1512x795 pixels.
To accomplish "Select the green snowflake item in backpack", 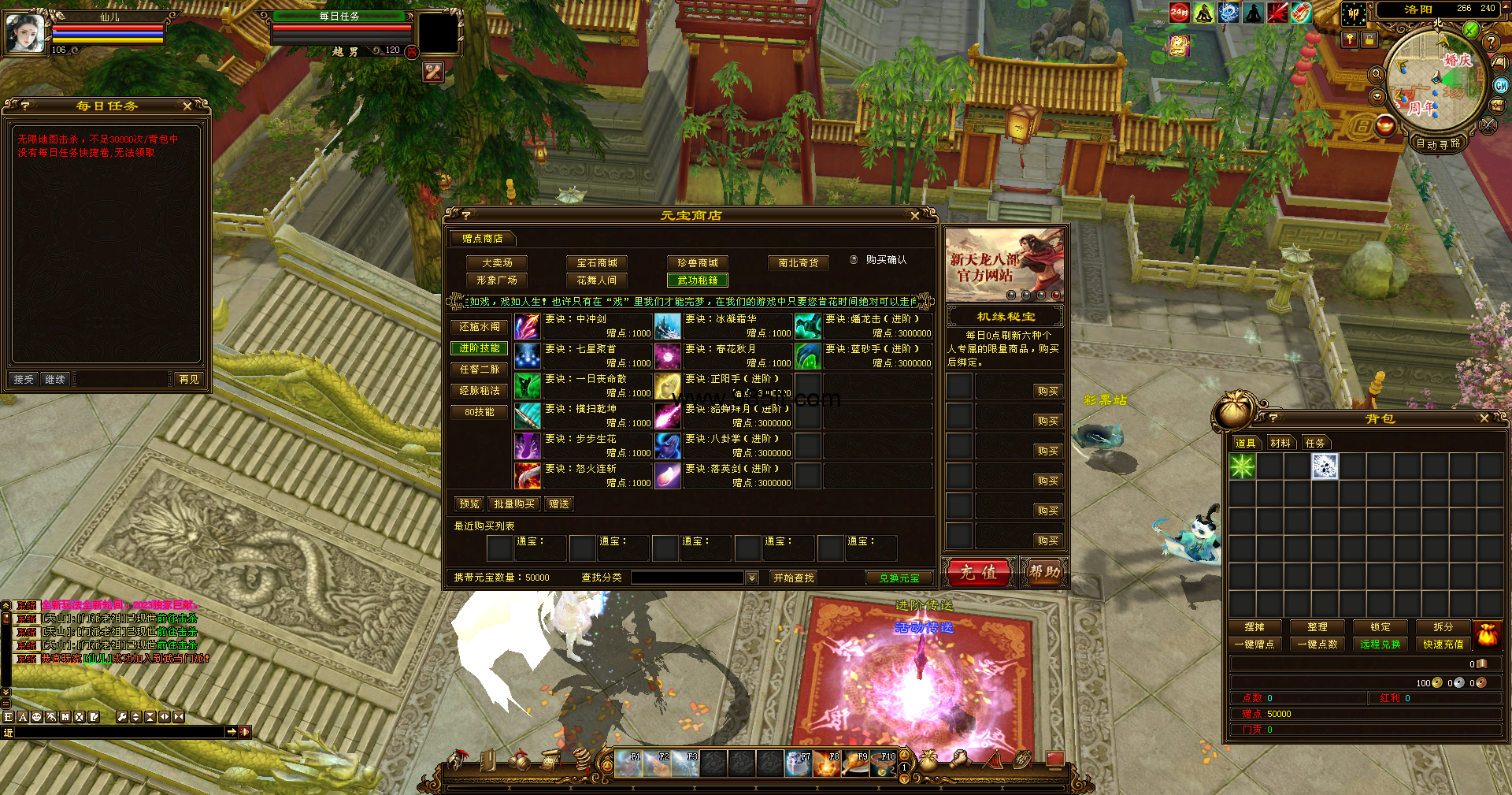I will tap(1242, 466).
